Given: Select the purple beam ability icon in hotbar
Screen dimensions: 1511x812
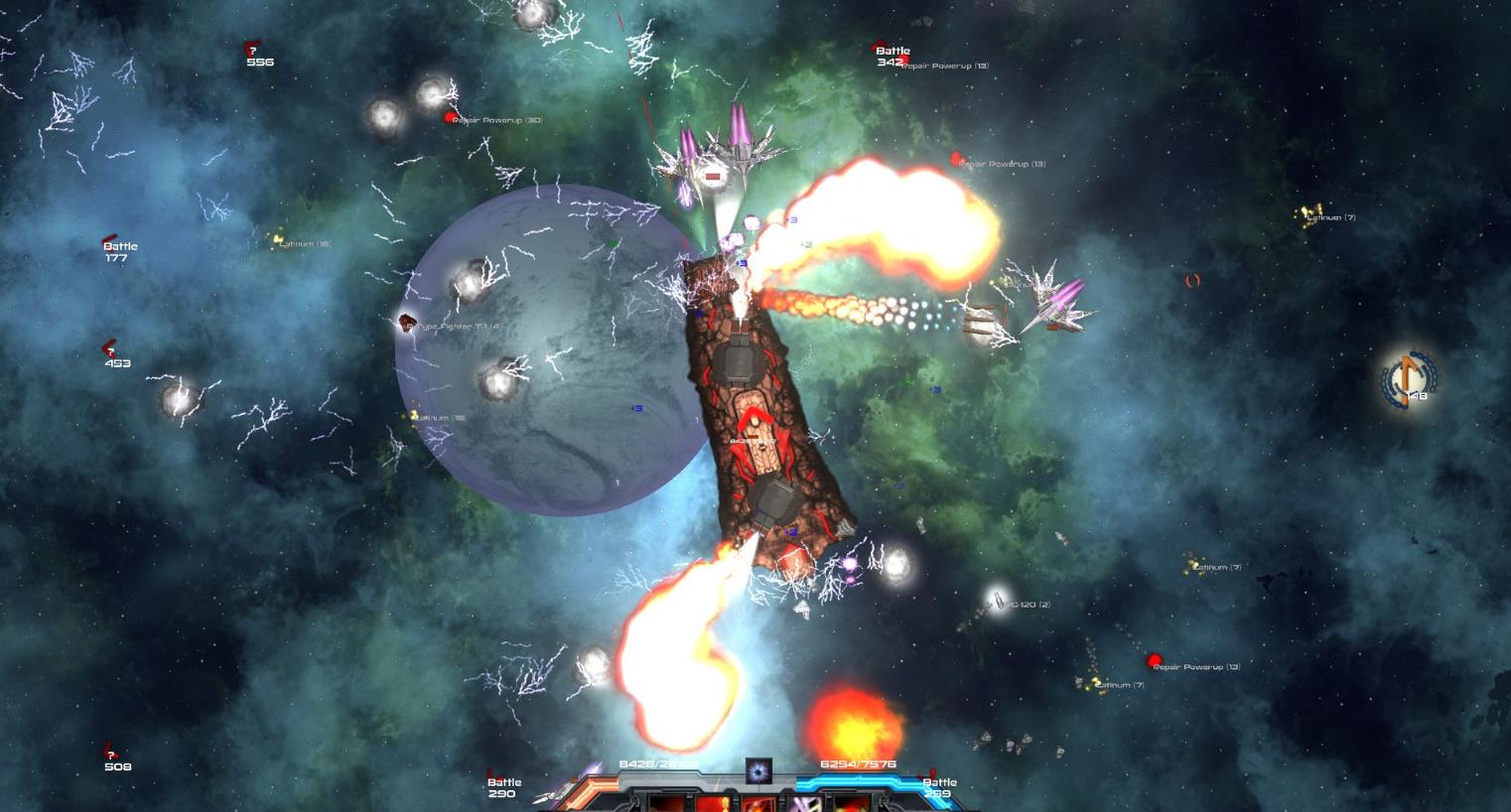Looking at the screenshot, I should click(804, 806).
